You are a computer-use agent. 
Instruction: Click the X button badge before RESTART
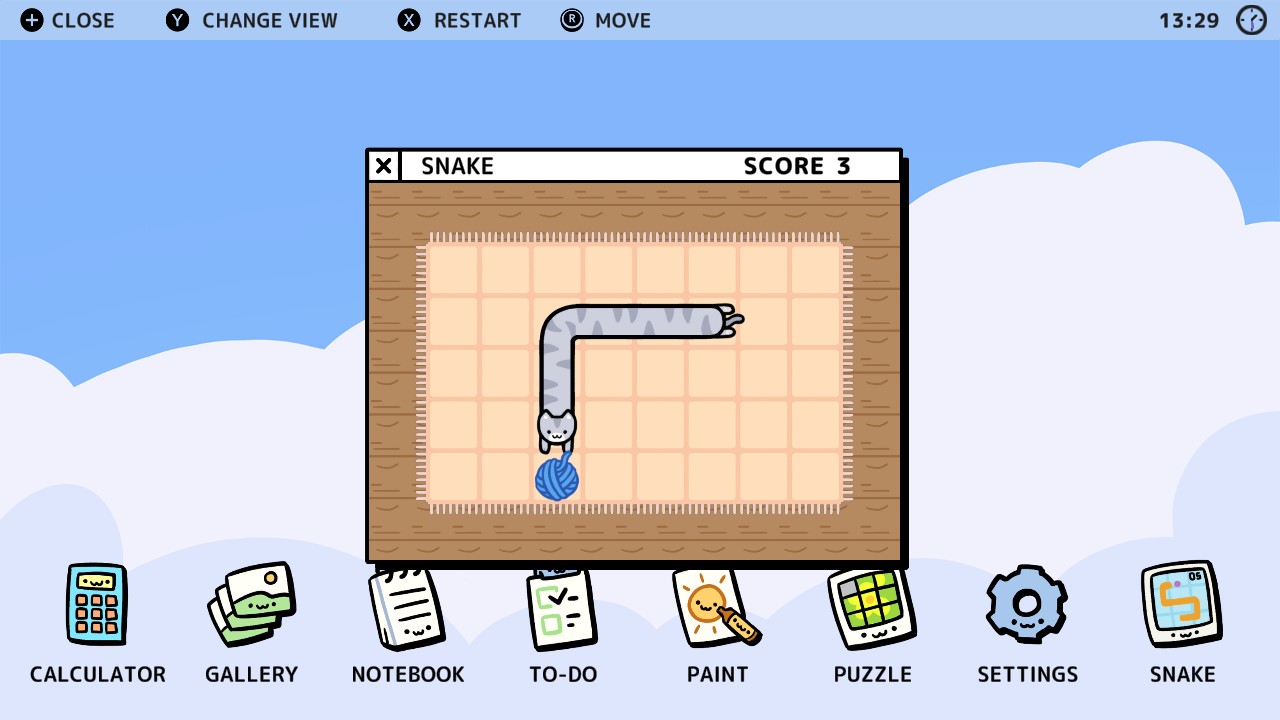[x=408, y=19]
